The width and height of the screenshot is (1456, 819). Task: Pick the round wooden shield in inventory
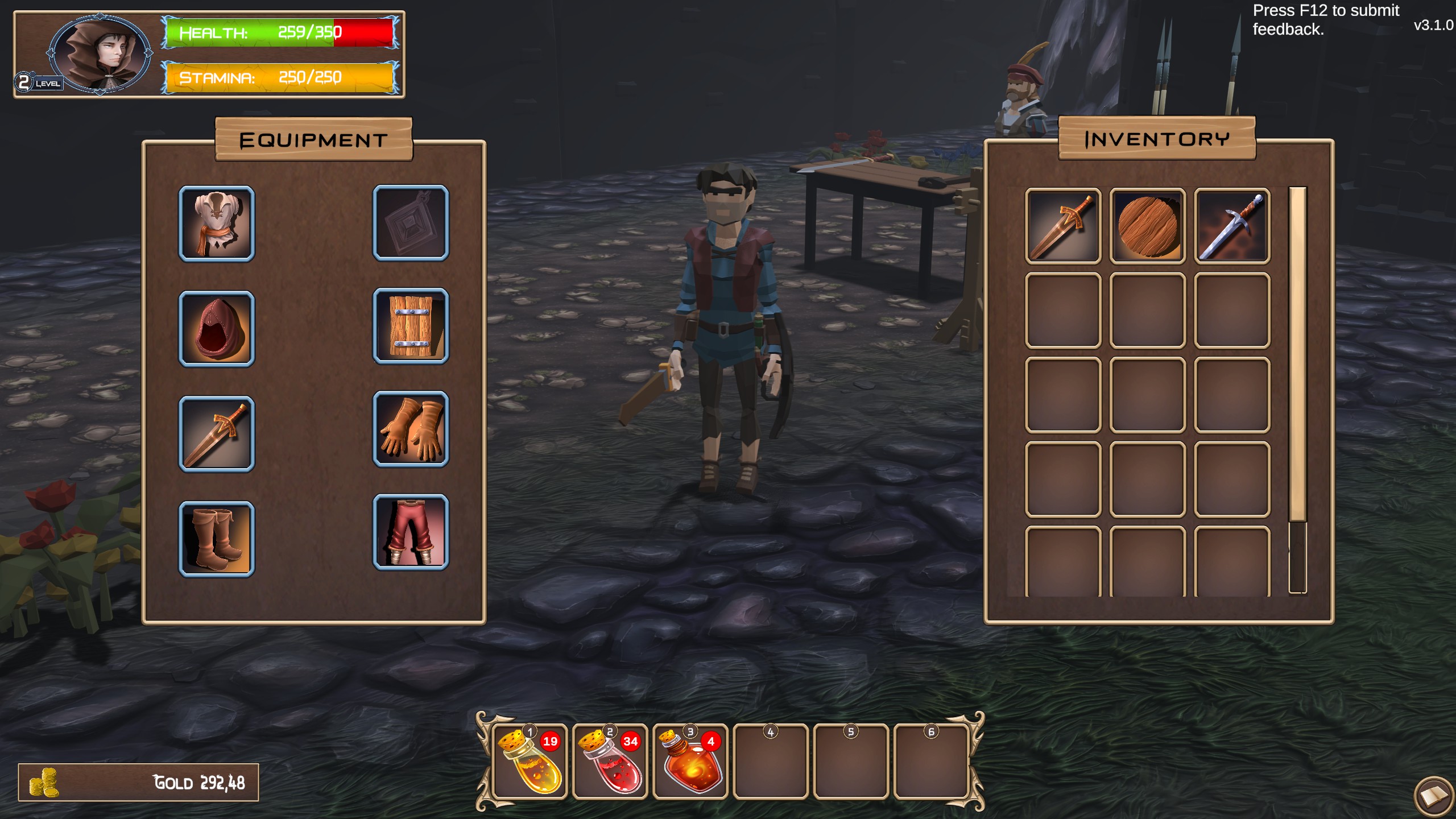(x=1147, y=226)
